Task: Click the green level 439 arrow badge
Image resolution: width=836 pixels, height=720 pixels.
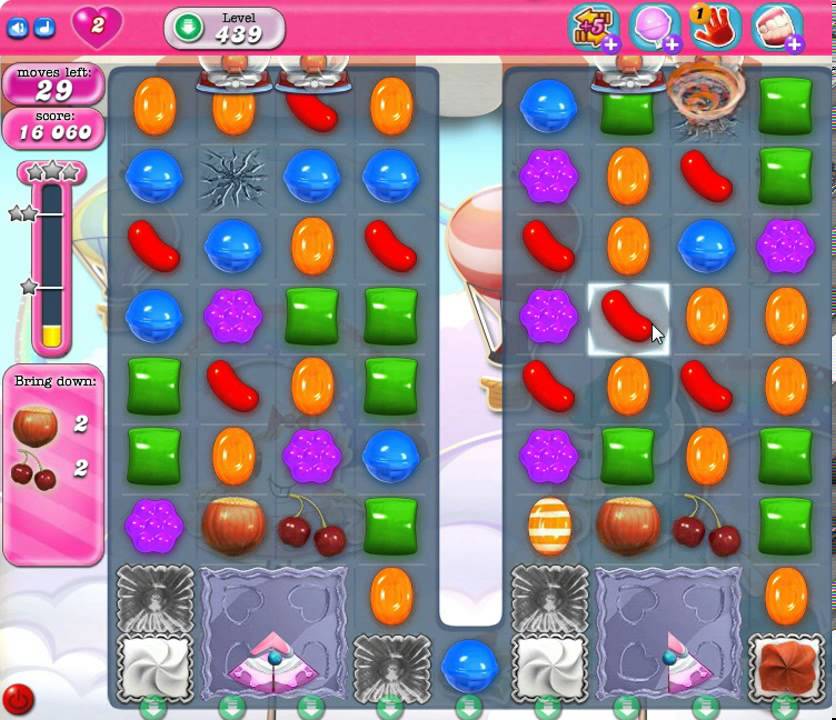Action: pyautogui.click(x=188, y=28)
